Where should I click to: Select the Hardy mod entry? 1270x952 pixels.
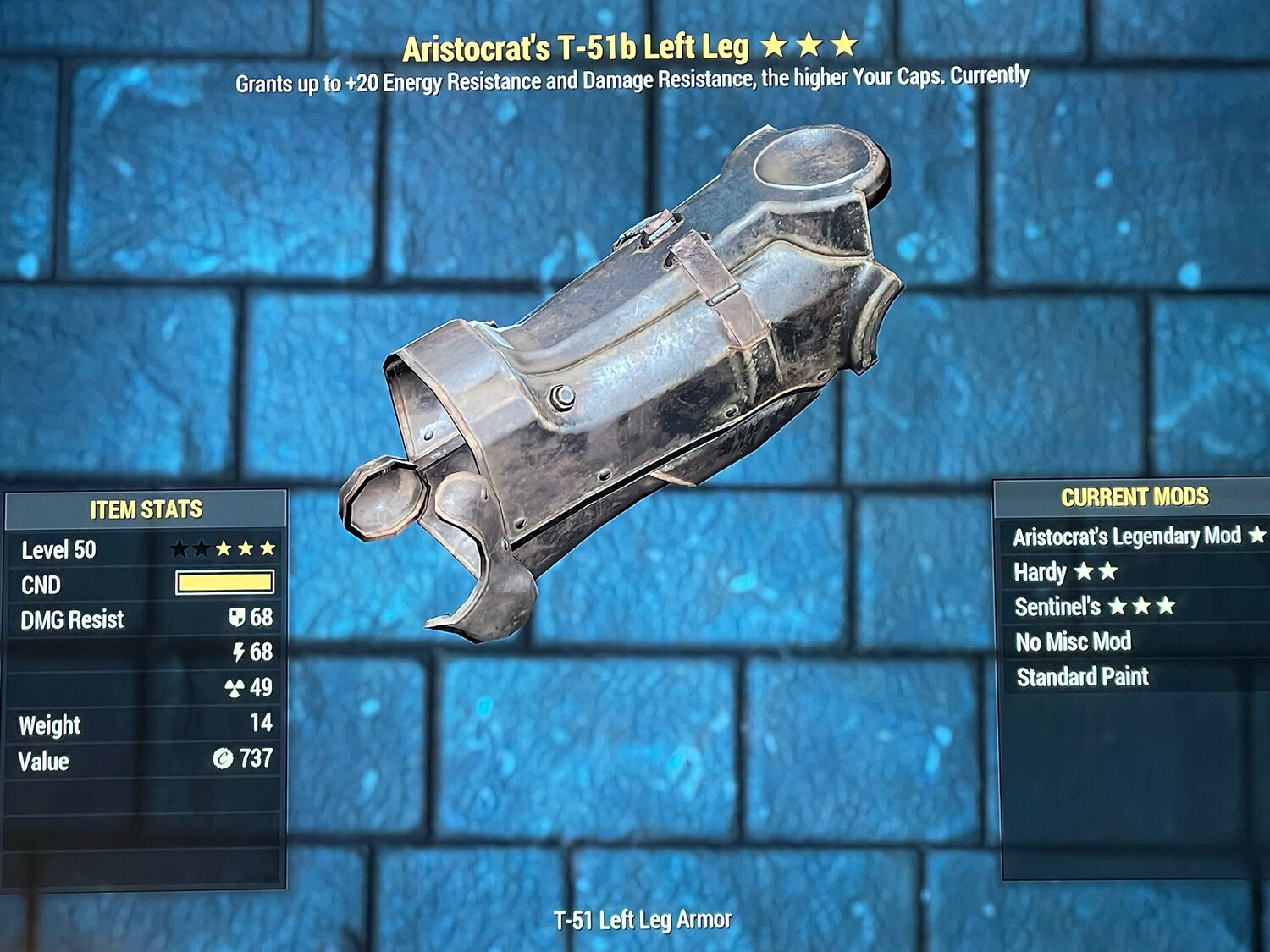1041,572
